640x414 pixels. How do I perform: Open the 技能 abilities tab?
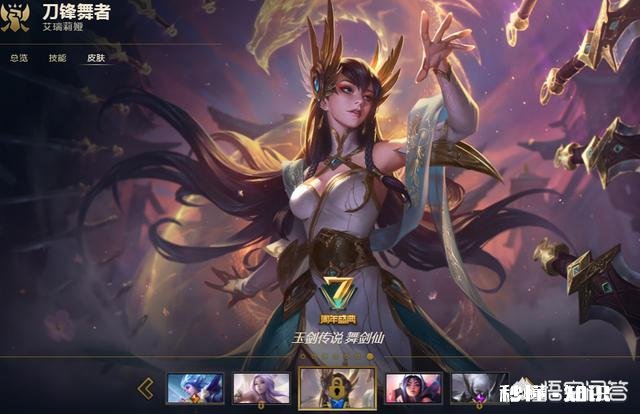(x=57, y=59)
